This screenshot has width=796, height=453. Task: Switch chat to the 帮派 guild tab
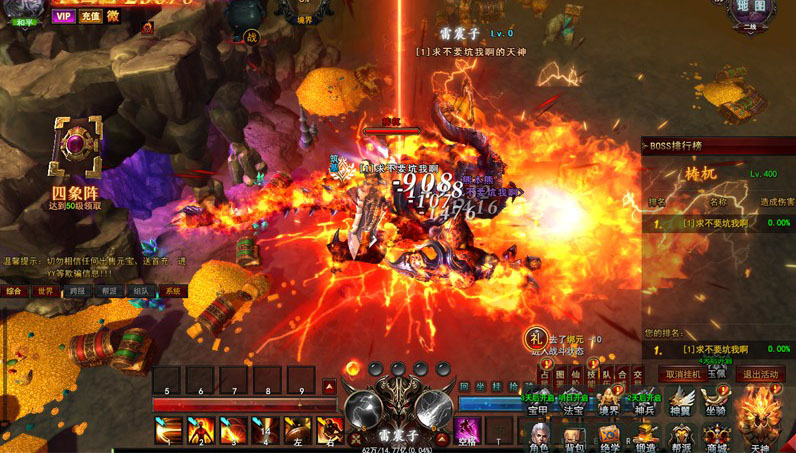click(109, 291)
